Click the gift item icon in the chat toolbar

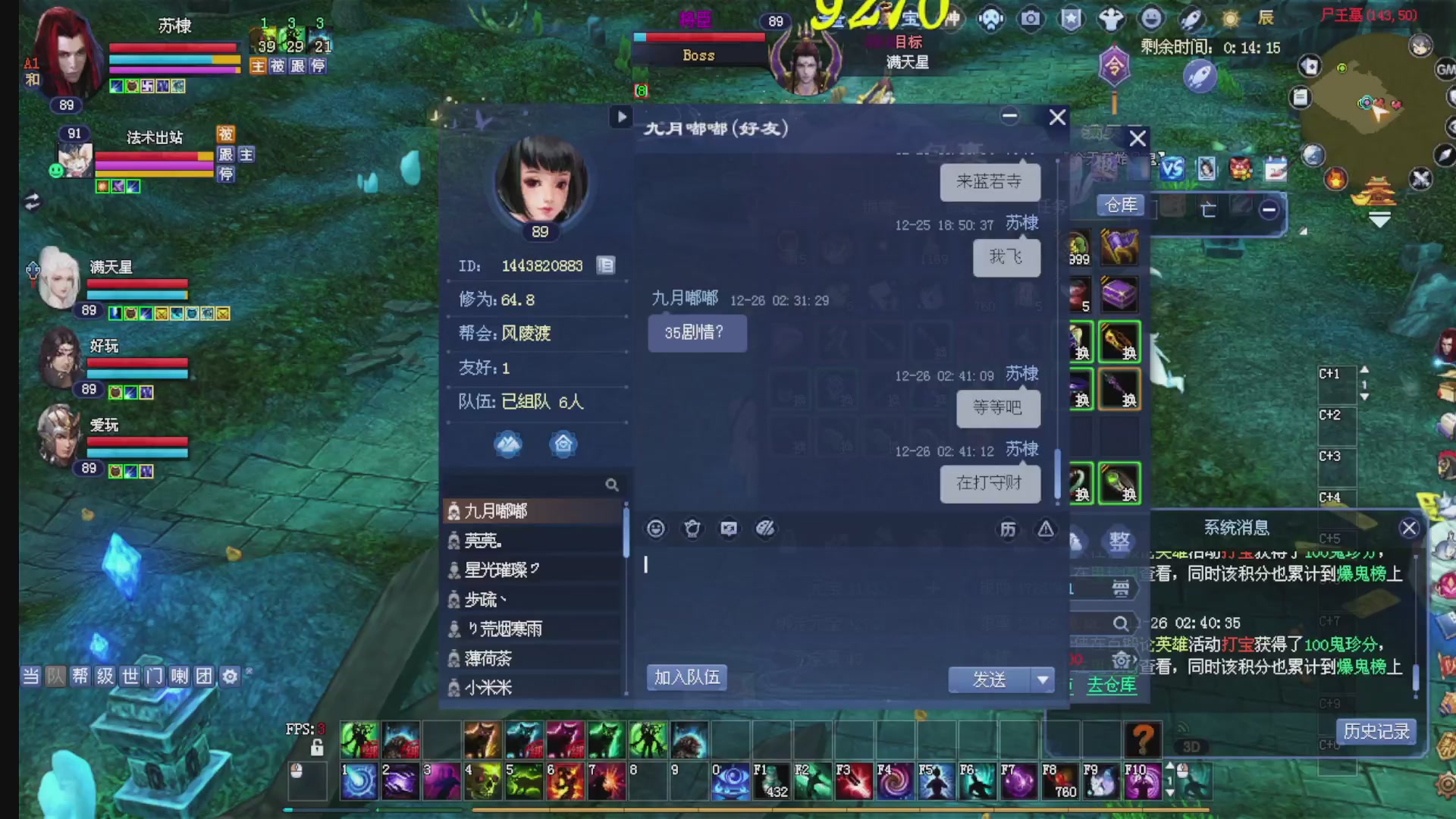pos(693,529)
